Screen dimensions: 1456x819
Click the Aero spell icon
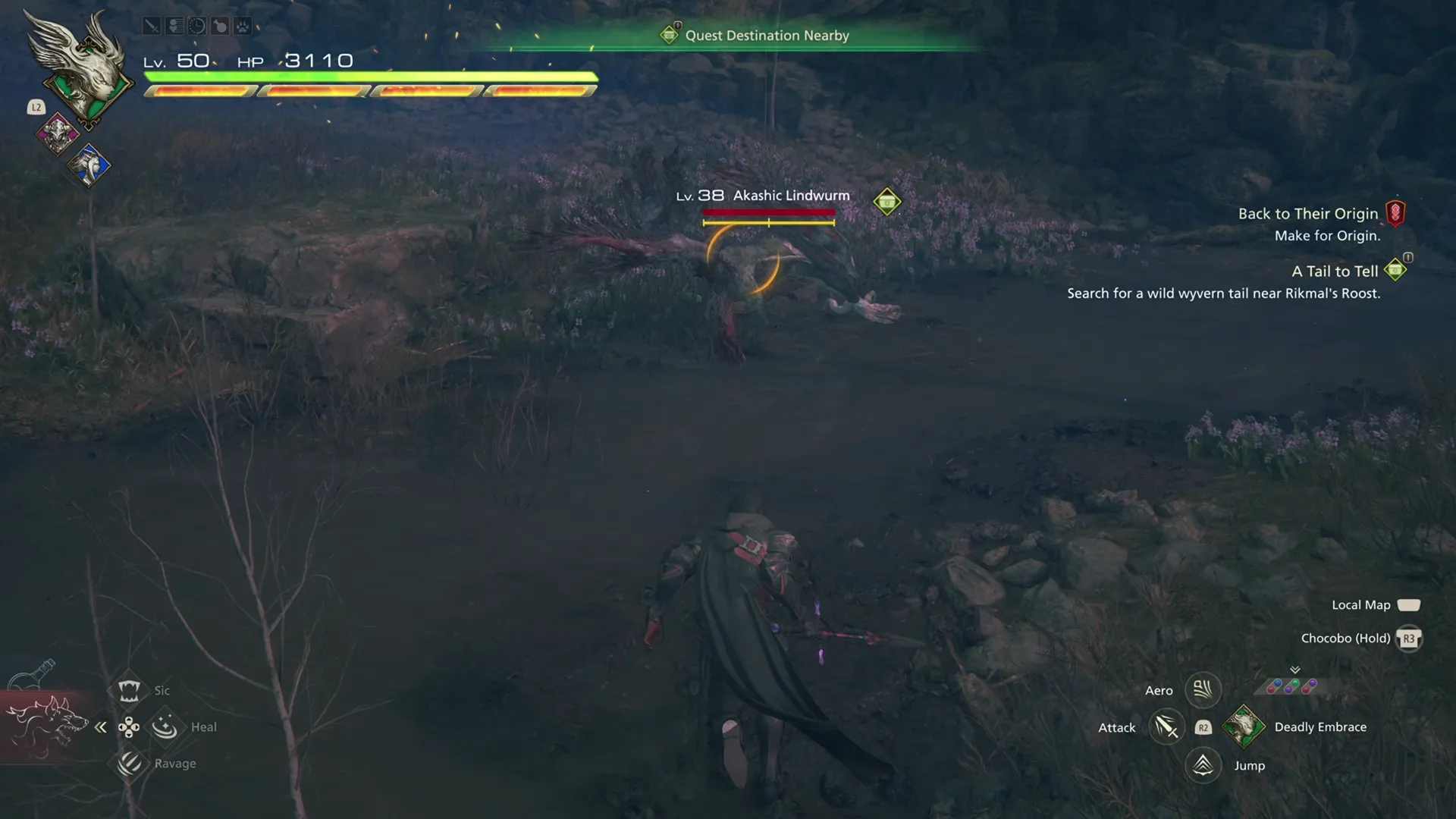[x=1203, y=689]
